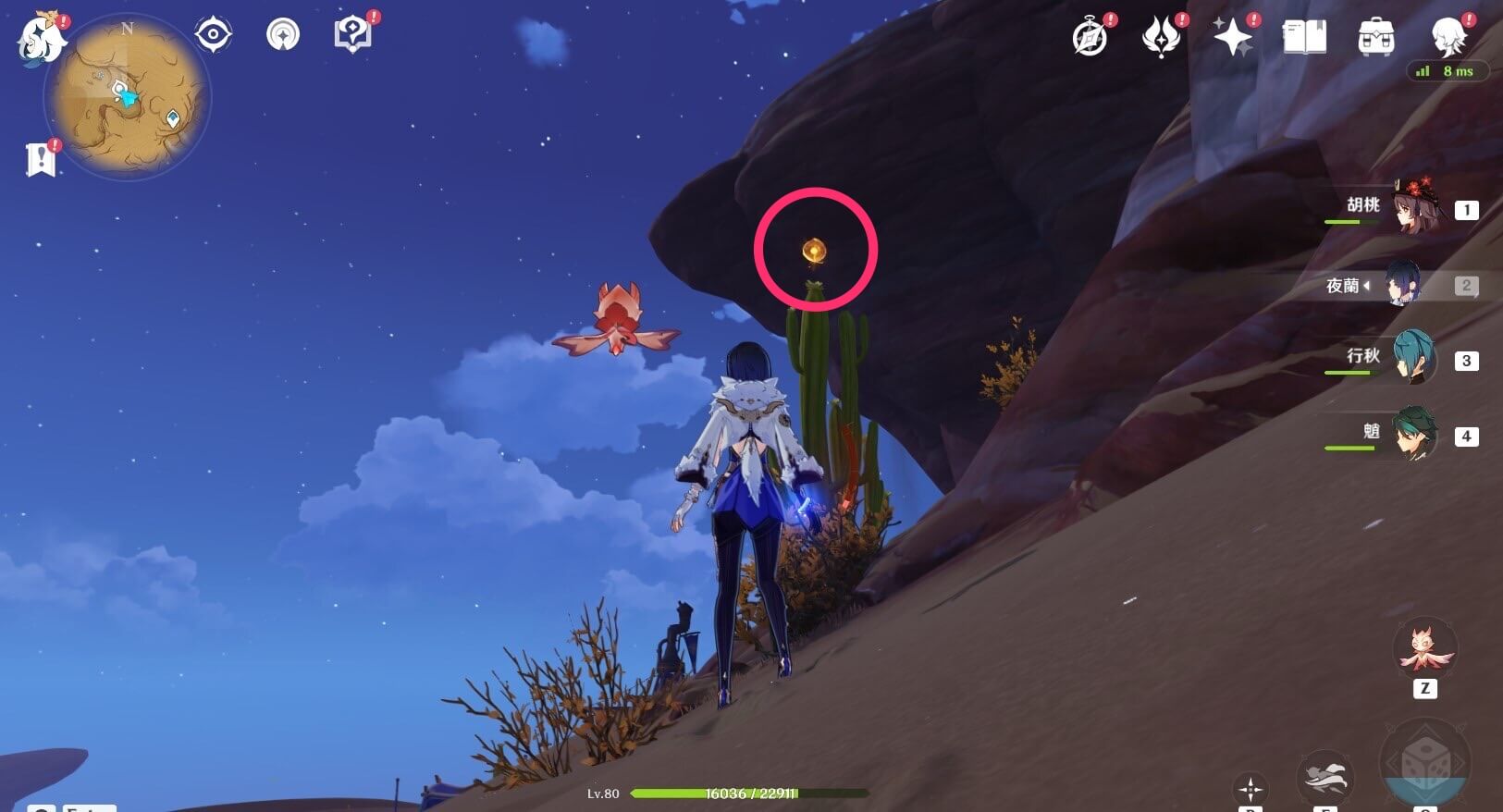Activate the dice elemental burst icon
1503x812 pixels.
1424,761
